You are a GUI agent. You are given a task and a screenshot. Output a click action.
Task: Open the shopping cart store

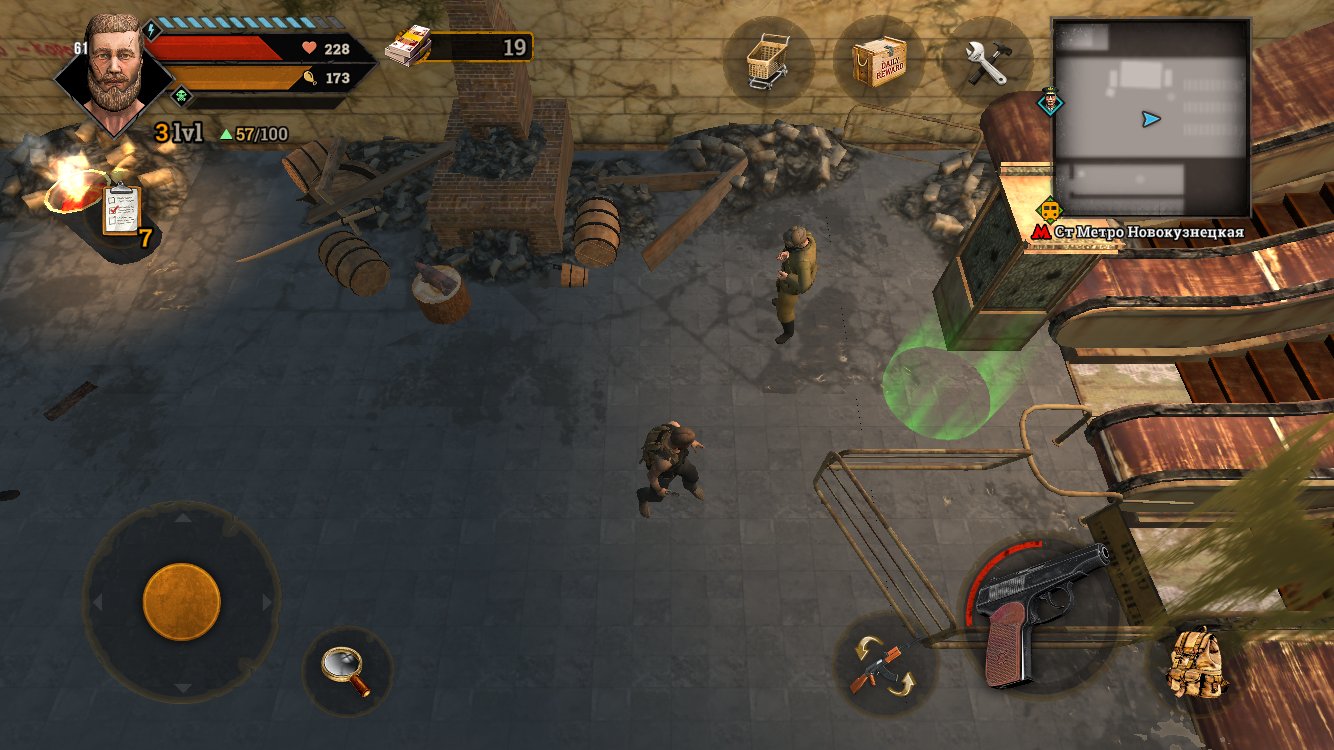(x=767, y=61)
